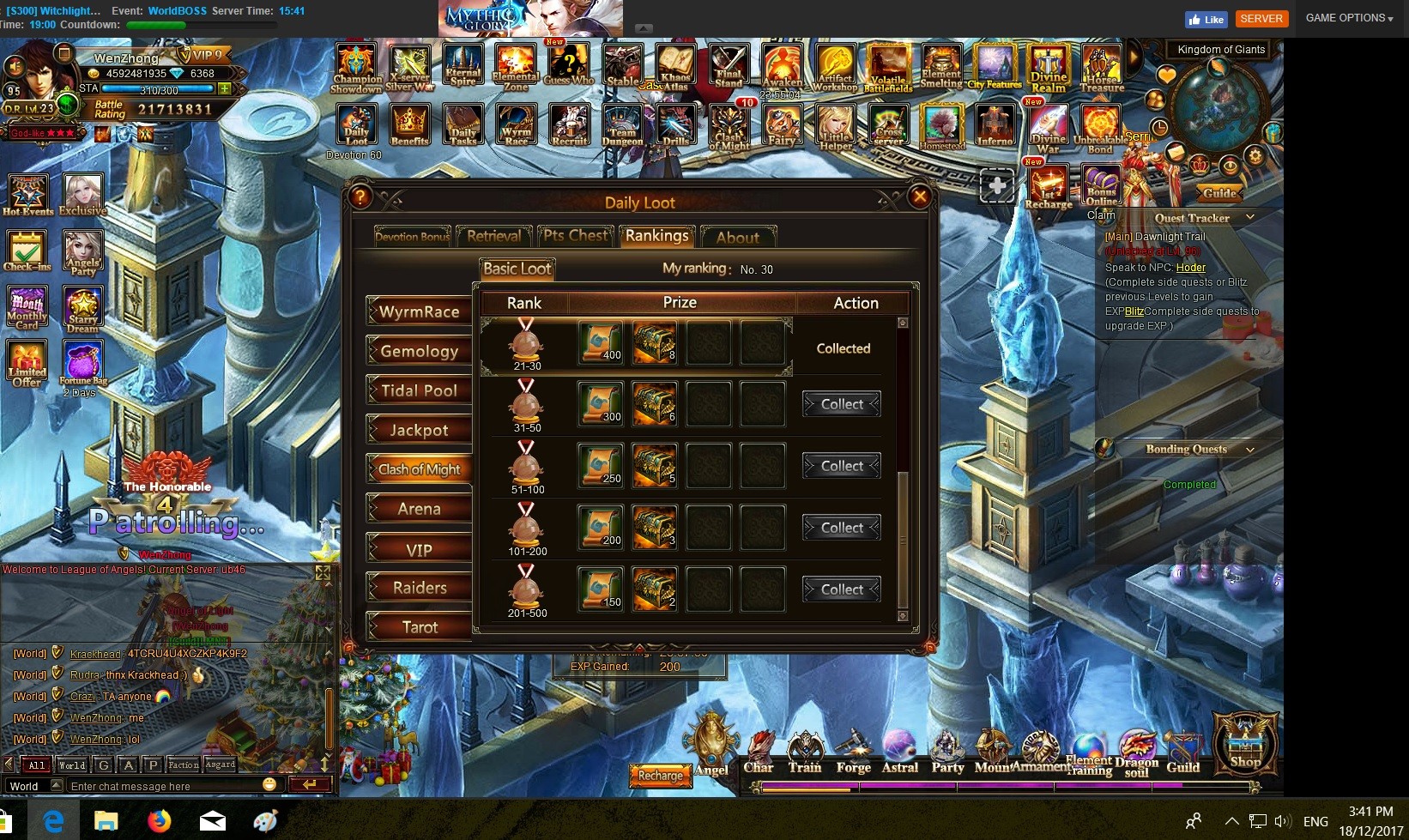The width and height of the screenshot is (1409, 840).
Task: Show the About tab
Action: point(738,237)
